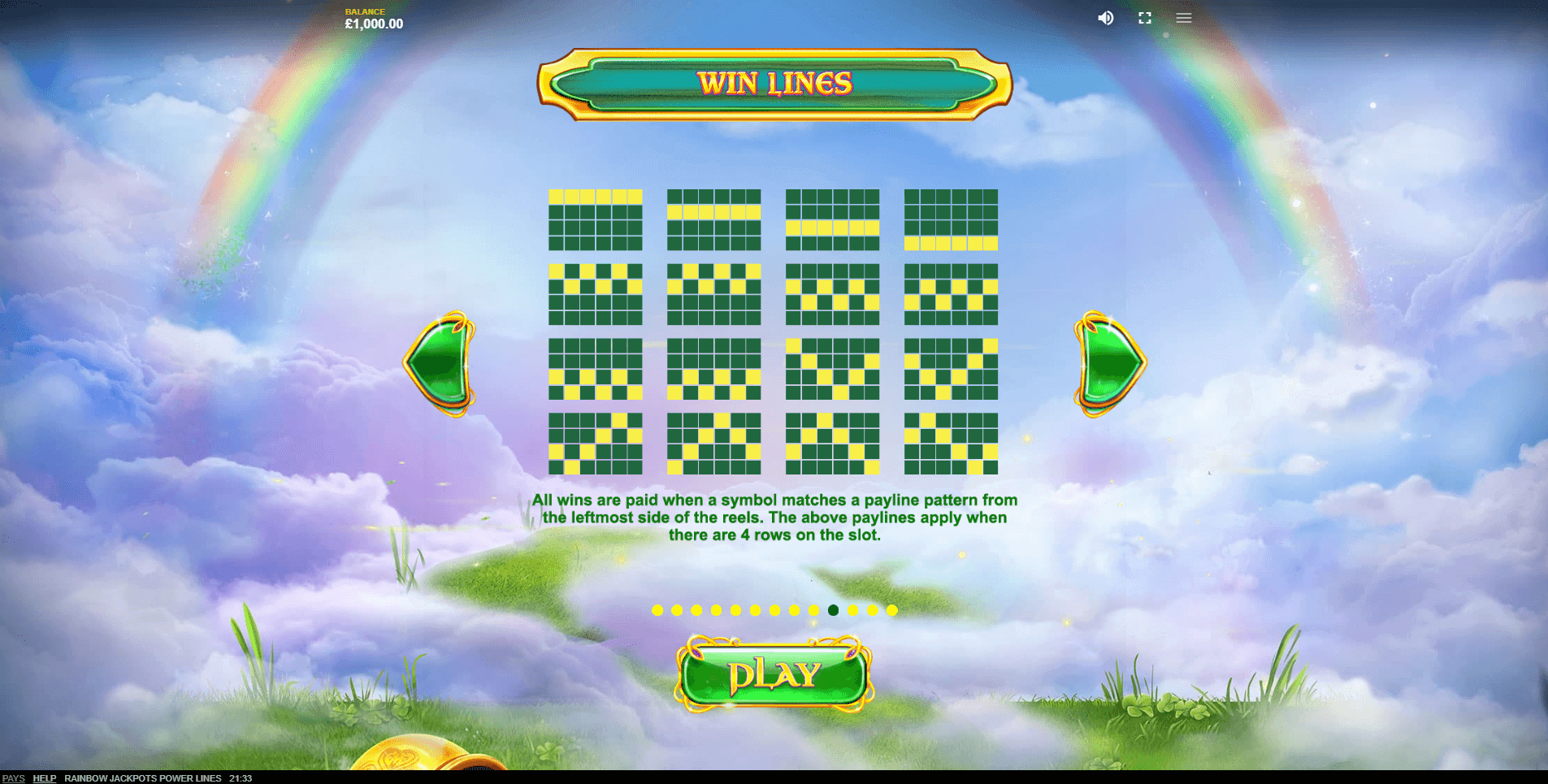Go to the previous paytable page

point(440,363)
